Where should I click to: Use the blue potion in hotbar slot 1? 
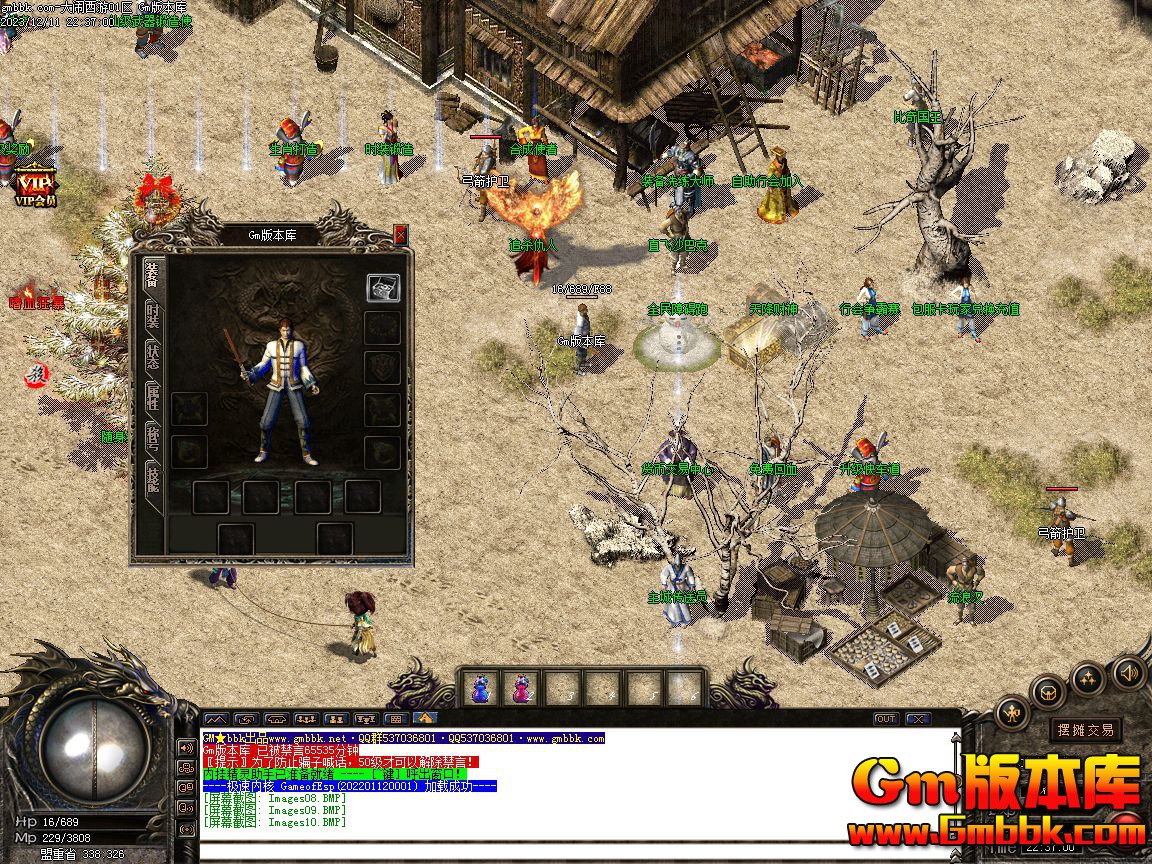[481, 688]
